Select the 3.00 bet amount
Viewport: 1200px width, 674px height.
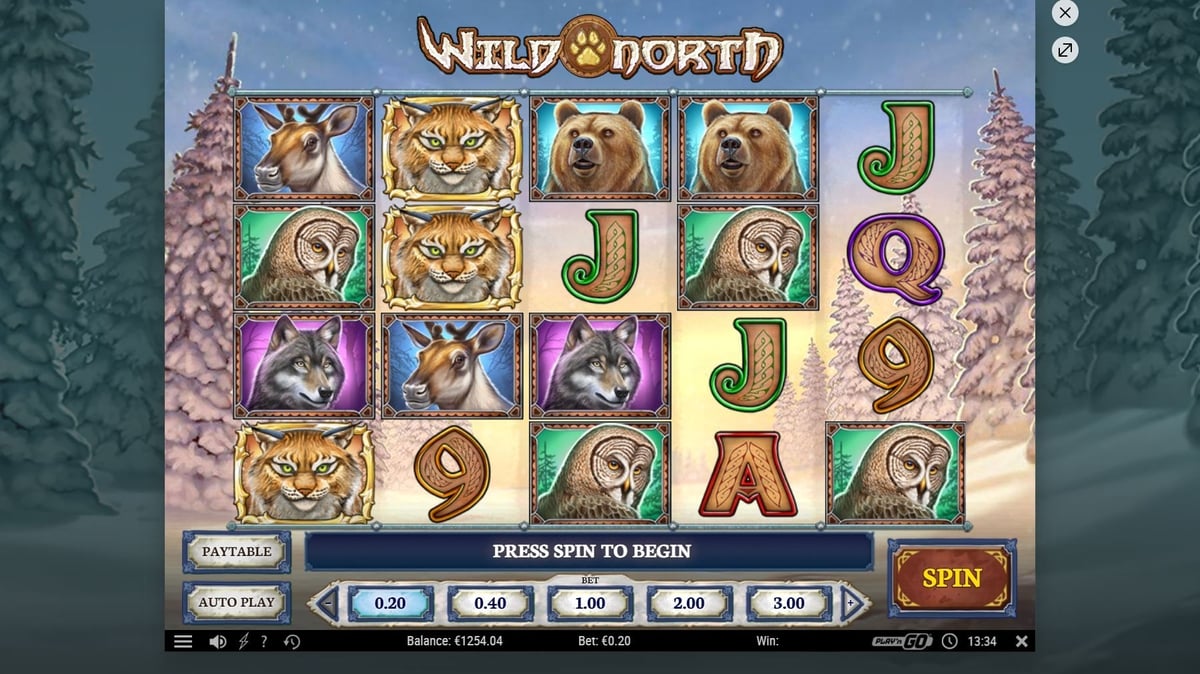(789, 603)
